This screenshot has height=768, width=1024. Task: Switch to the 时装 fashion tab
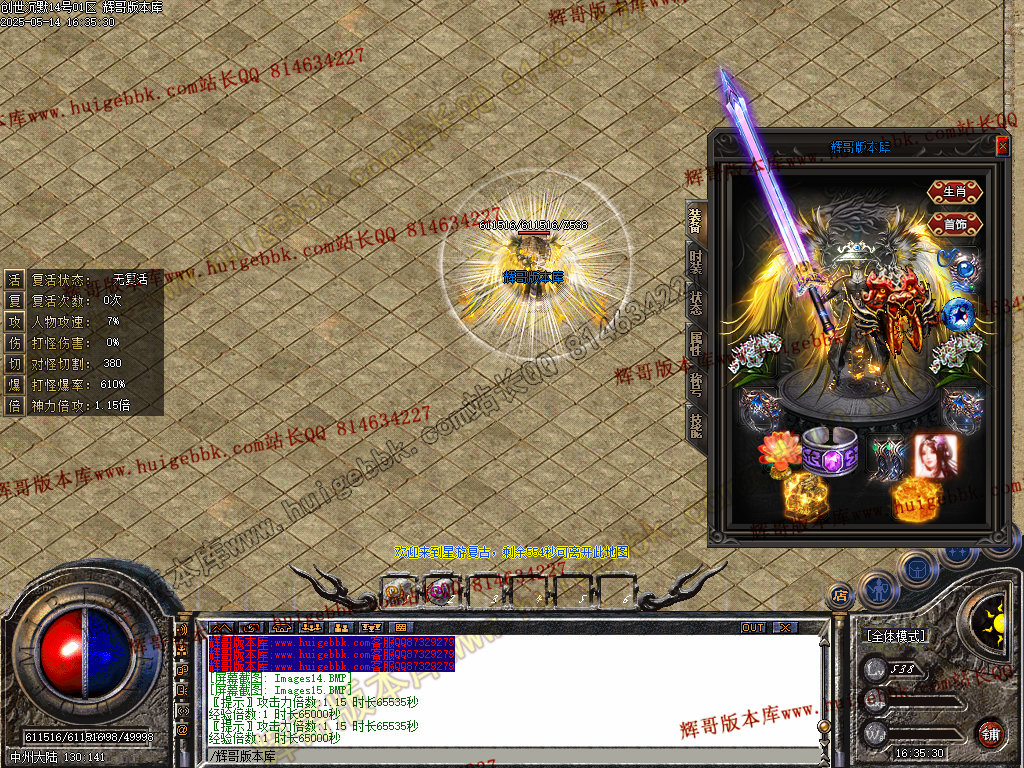coord(696,263)
